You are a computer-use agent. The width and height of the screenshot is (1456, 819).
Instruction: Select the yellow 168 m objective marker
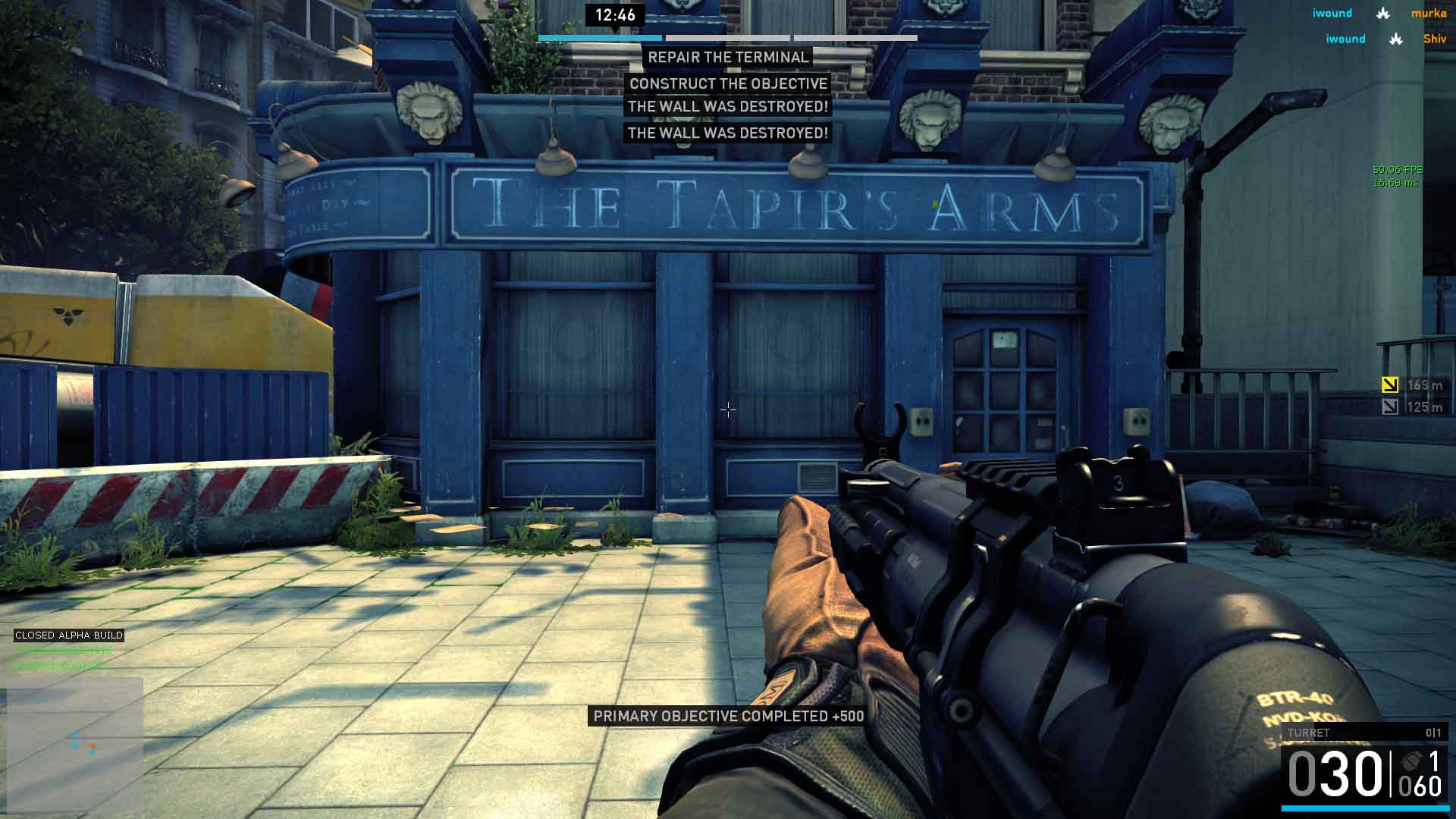click(1390, 385)
